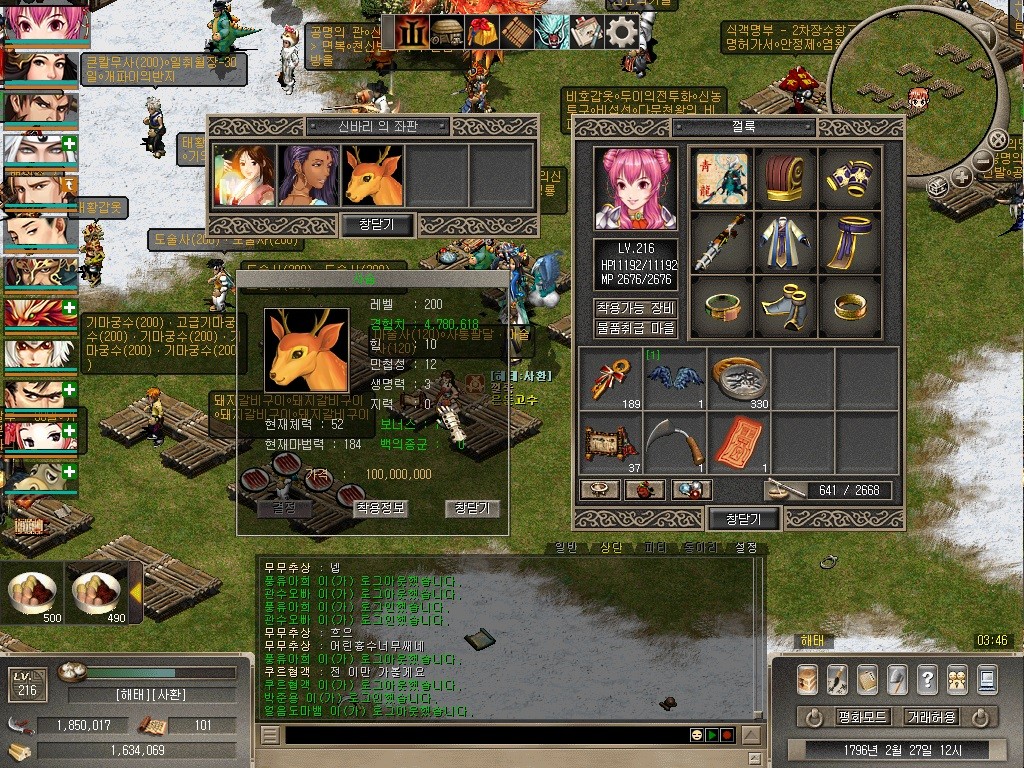Click the 물품취급 마을 button

click(x=636, y=328)
